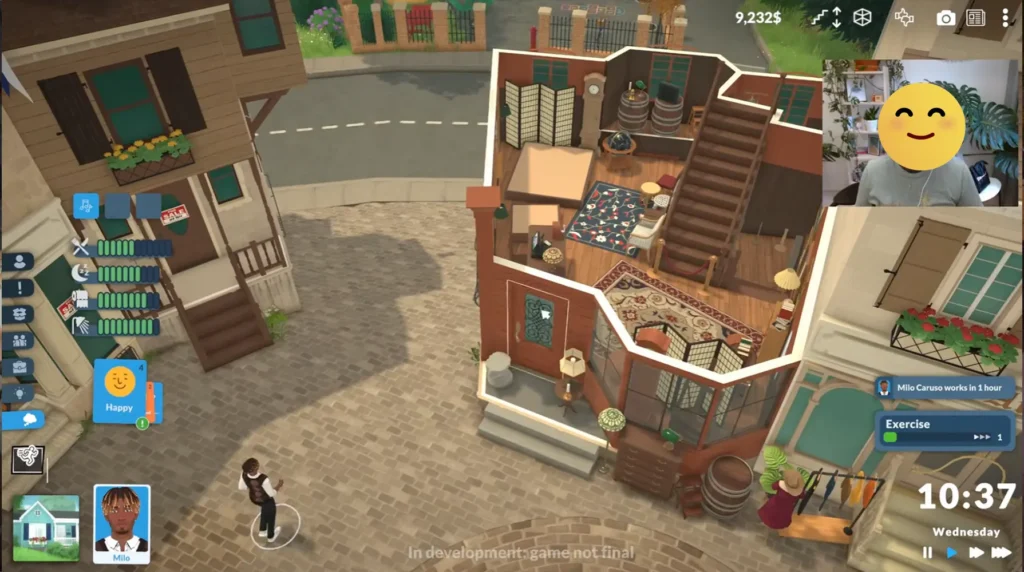This screenshot has height=572, width=1024.
Task: Open the Happy mood card
Action: pos(119,390)
